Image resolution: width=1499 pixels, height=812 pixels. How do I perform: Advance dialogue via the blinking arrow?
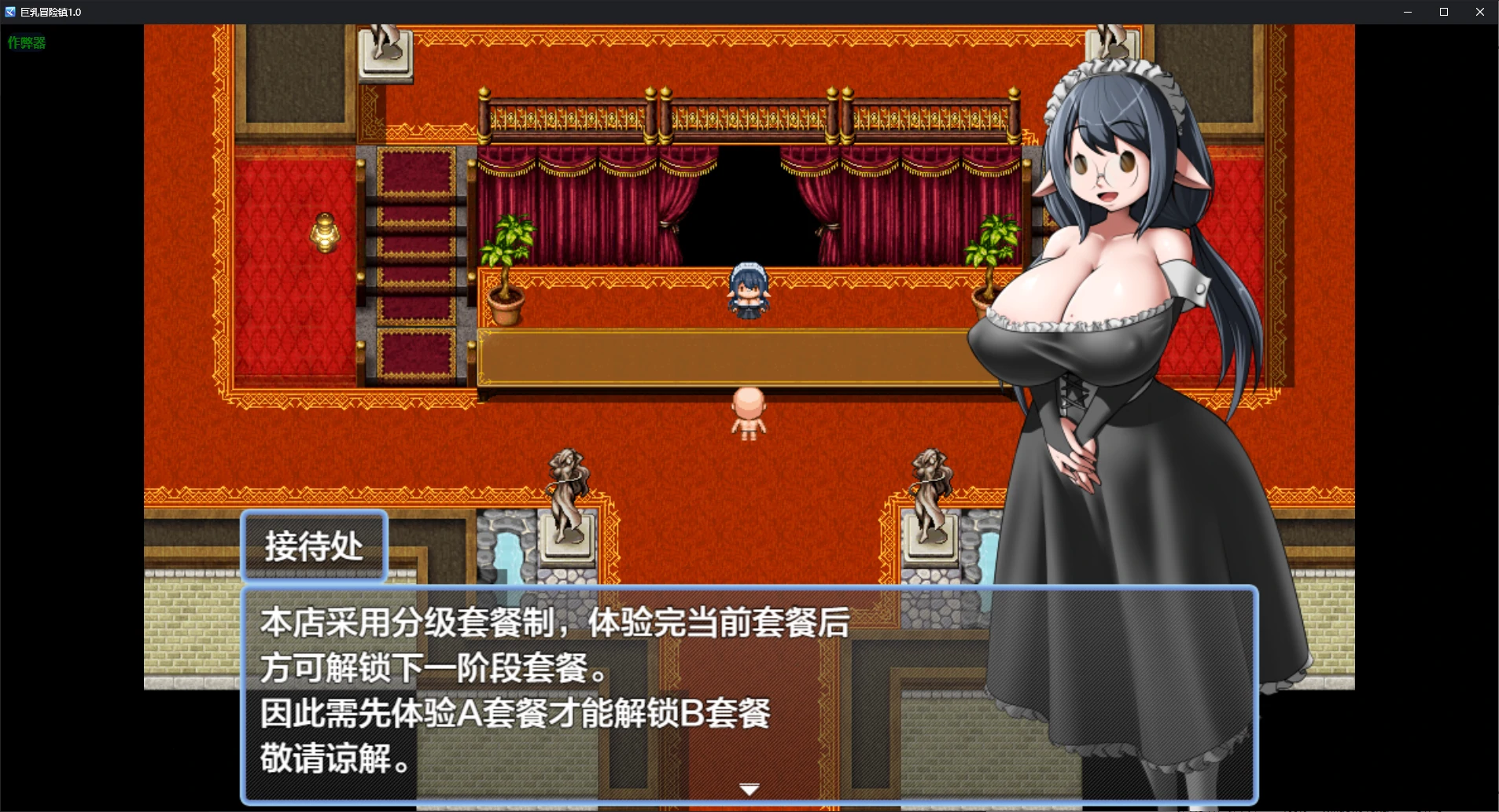(749, 788)
